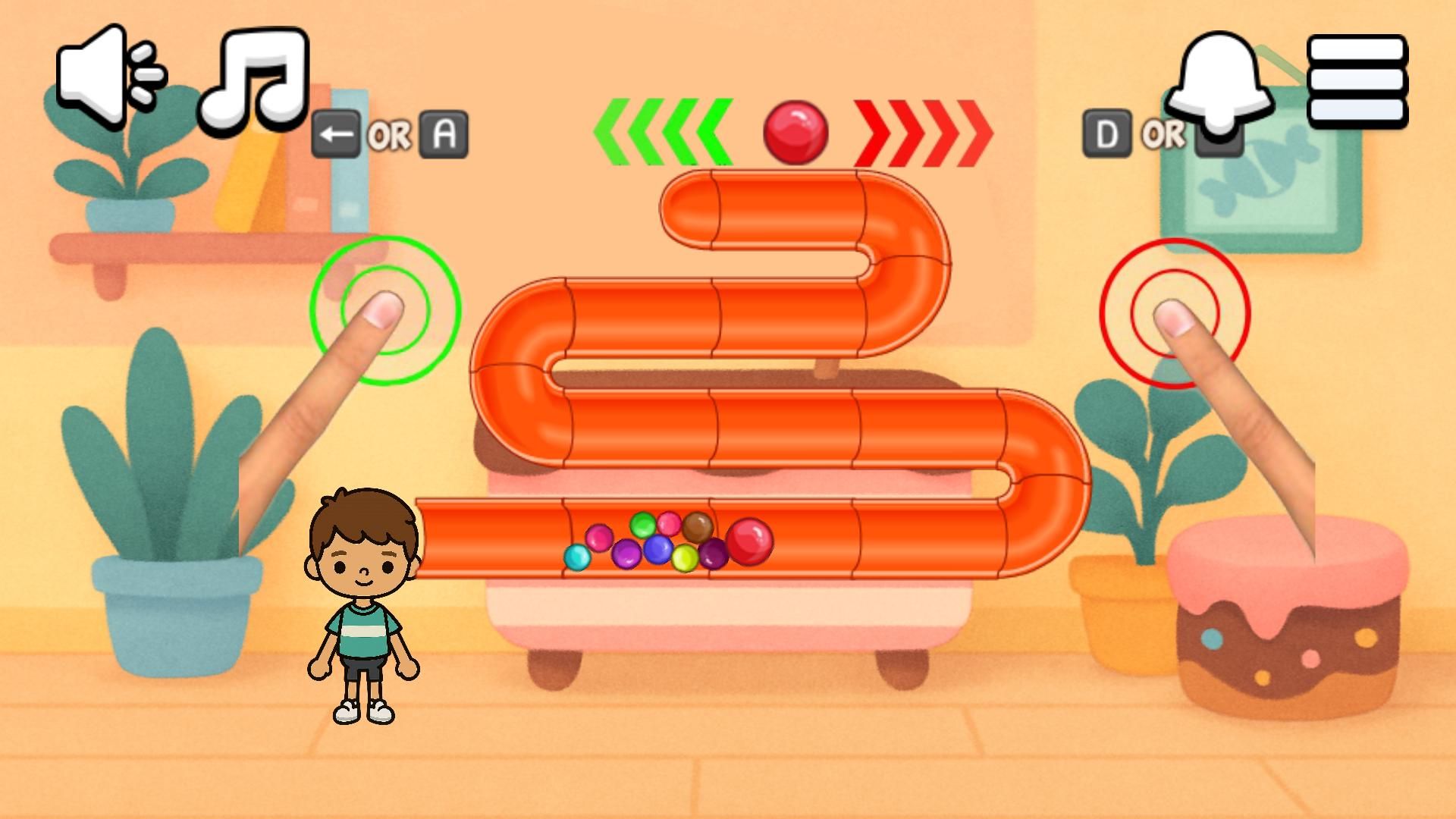Toggle the sound effects speaker icon
The image size is (1456, 819).
click(x=110, y=74)
